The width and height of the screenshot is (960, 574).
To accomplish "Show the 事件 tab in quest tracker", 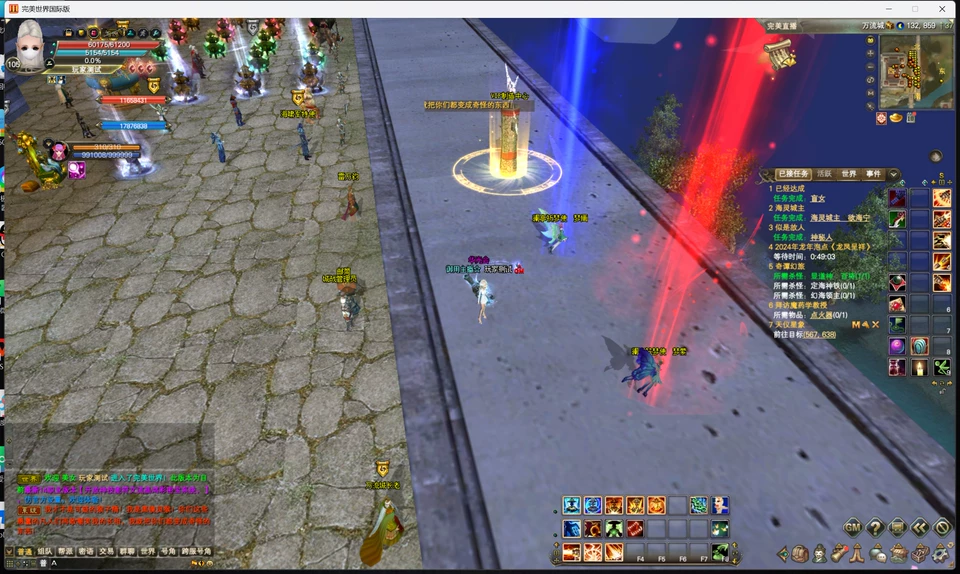I will click(873, 174).
